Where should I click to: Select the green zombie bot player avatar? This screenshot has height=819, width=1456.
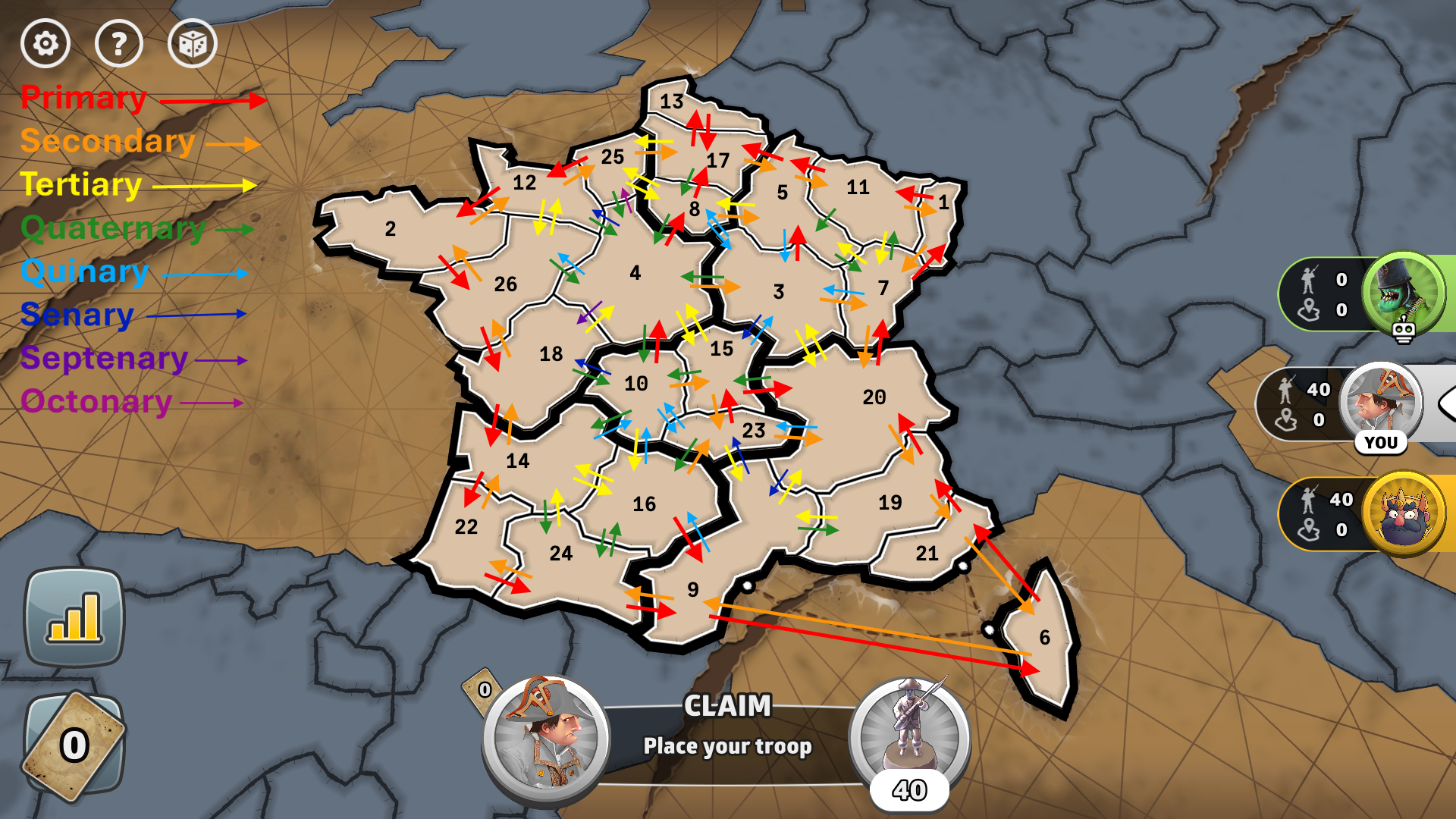1402,293
